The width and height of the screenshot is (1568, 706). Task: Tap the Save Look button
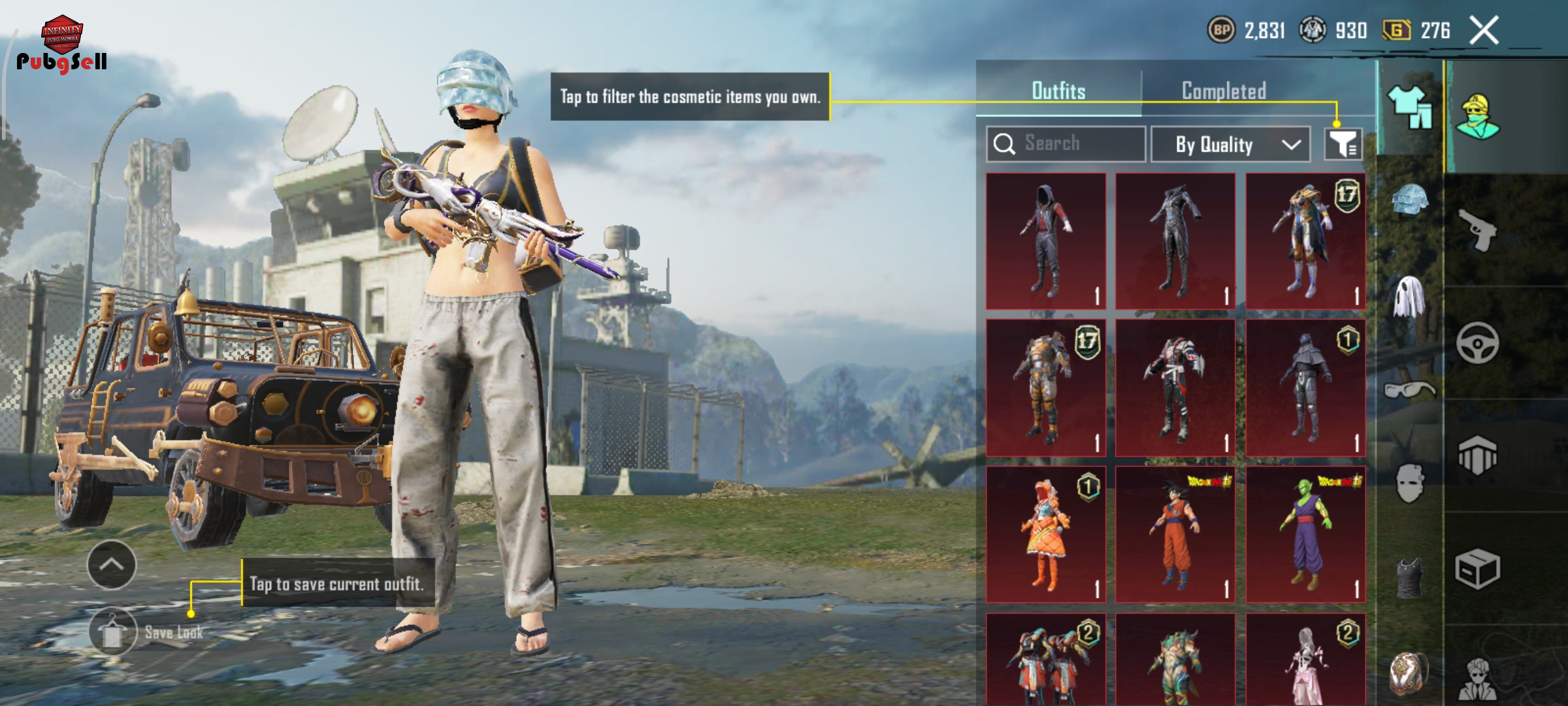click(114, 632)
